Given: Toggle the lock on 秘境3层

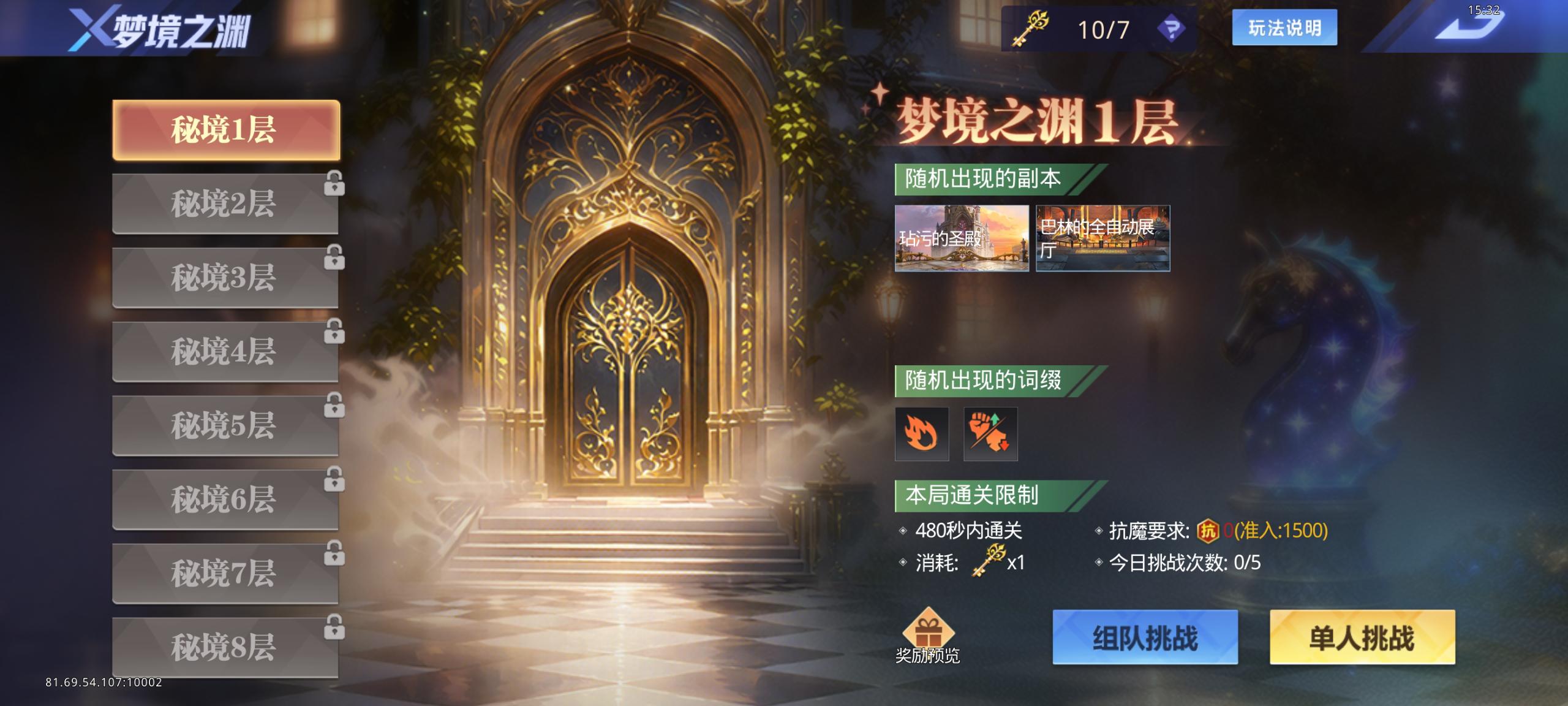Looking at the screenshot, I should pos(334,258).
